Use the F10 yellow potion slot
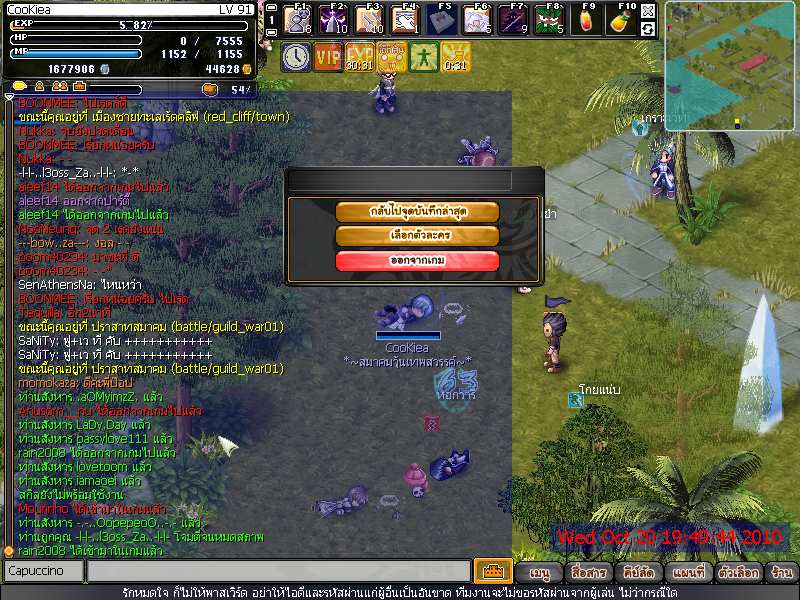Viewport: 800px width, 600px height. [621, 19]
